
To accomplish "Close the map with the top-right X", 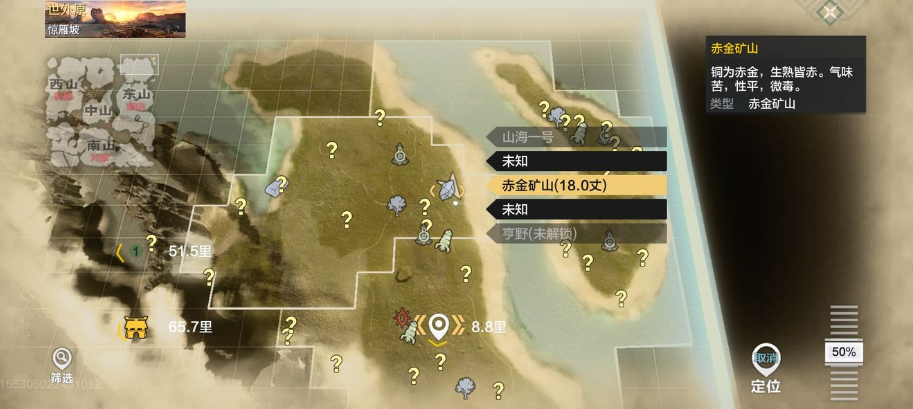I will 829,12.
